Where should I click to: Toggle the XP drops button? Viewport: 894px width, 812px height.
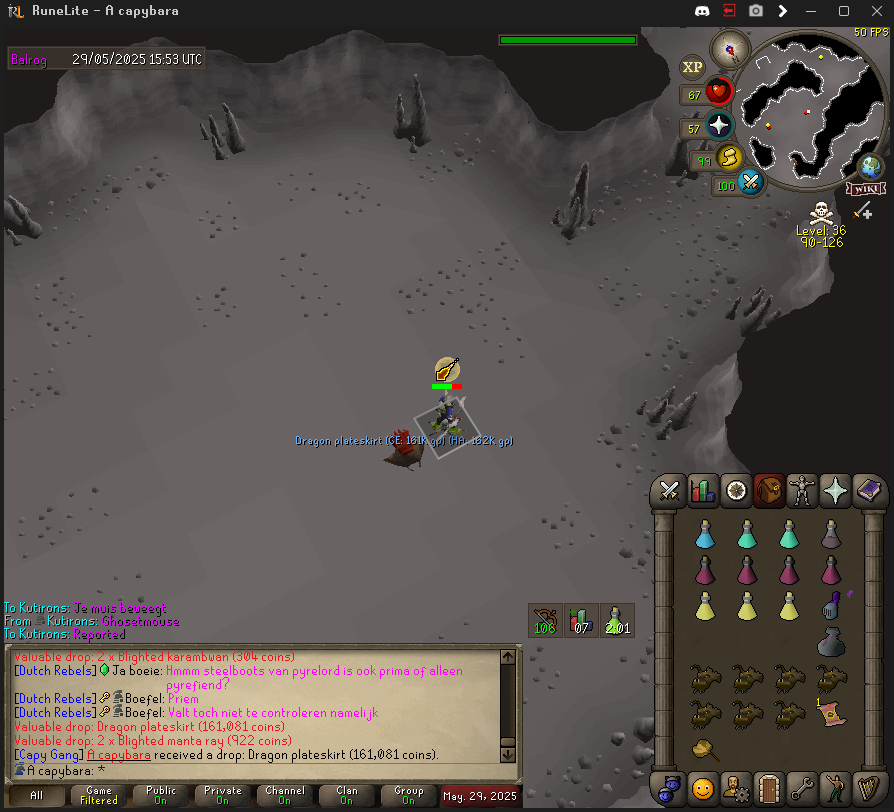tap(692, 67)
